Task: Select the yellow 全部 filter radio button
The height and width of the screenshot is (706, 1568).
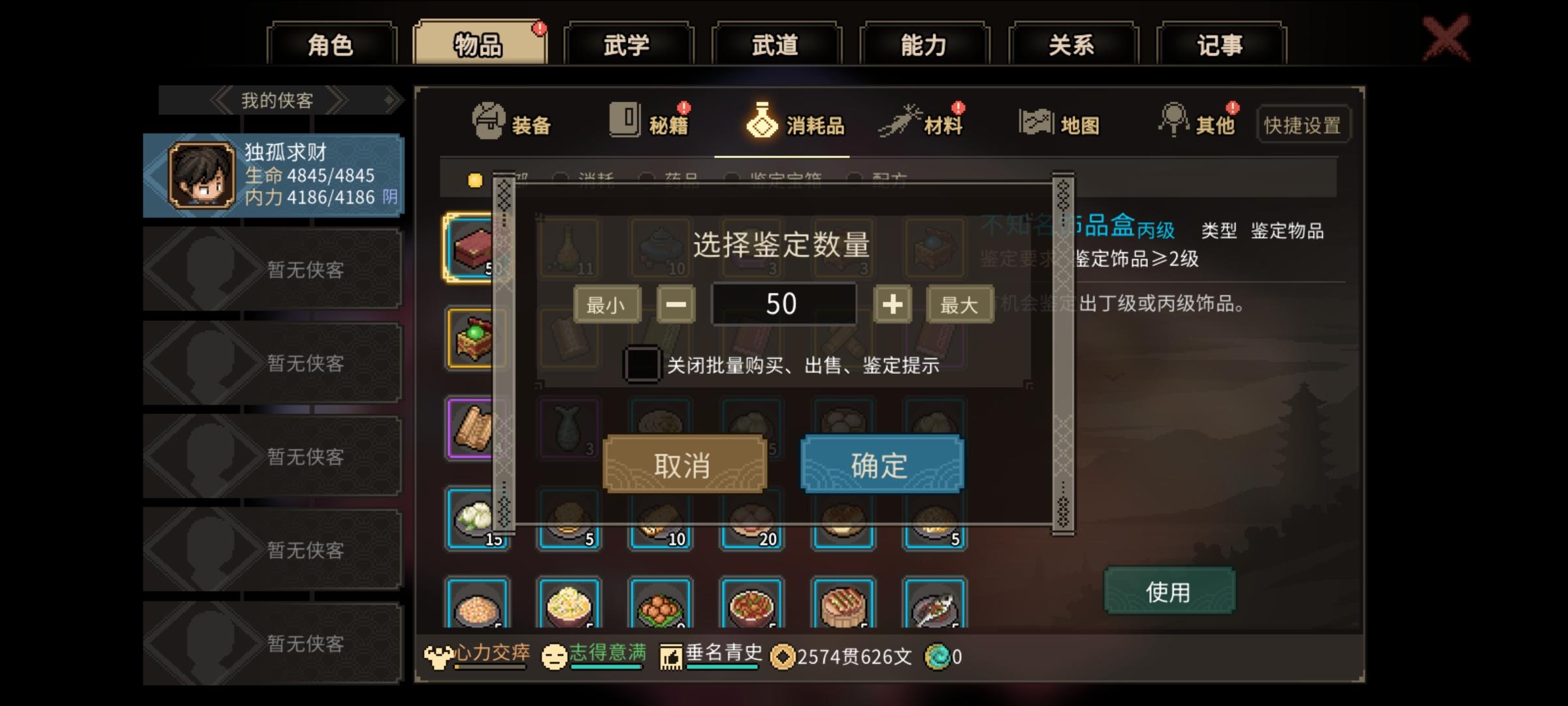Action: coord(475,178)
